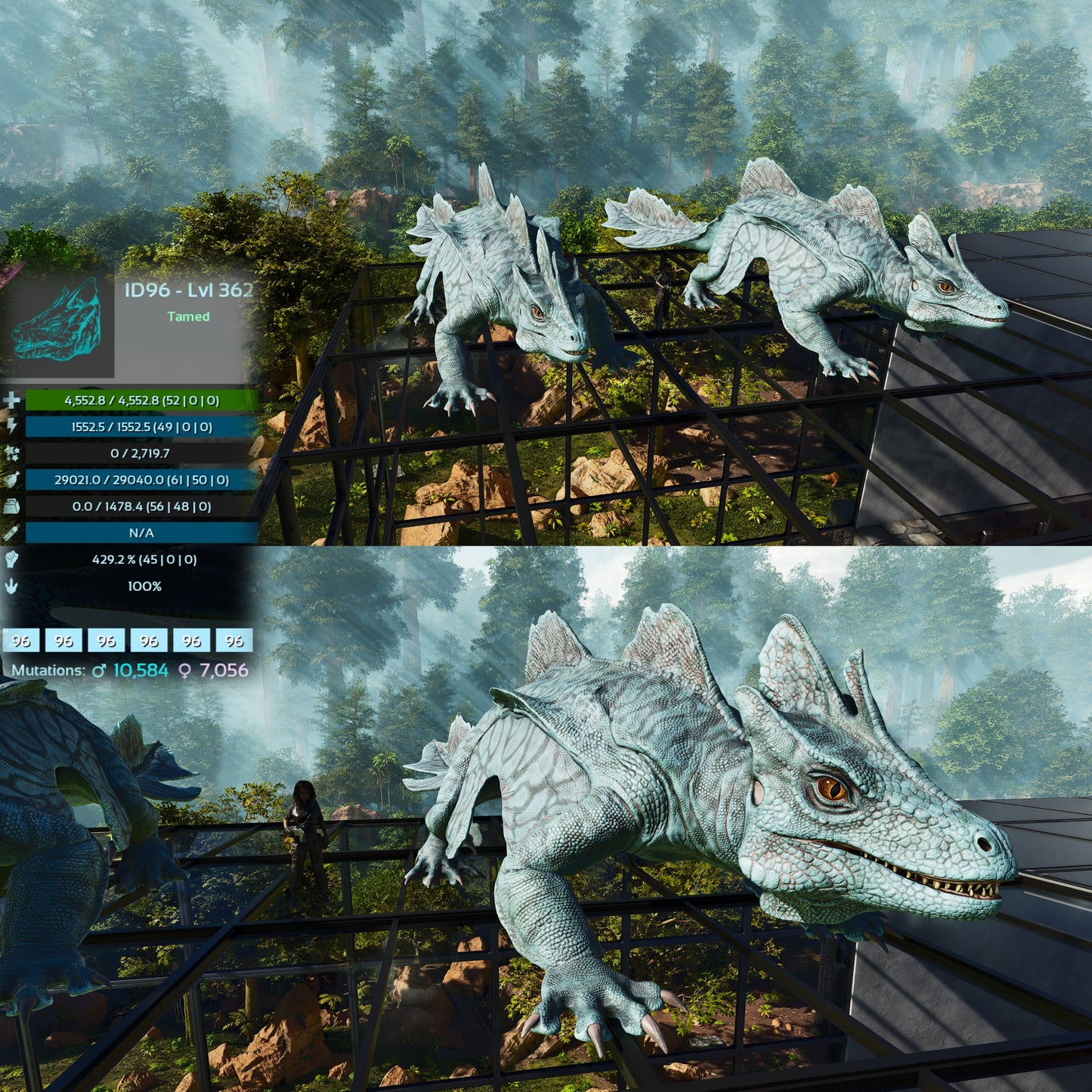
Task: Select the weight stat icon
Action: click(11, 506)
